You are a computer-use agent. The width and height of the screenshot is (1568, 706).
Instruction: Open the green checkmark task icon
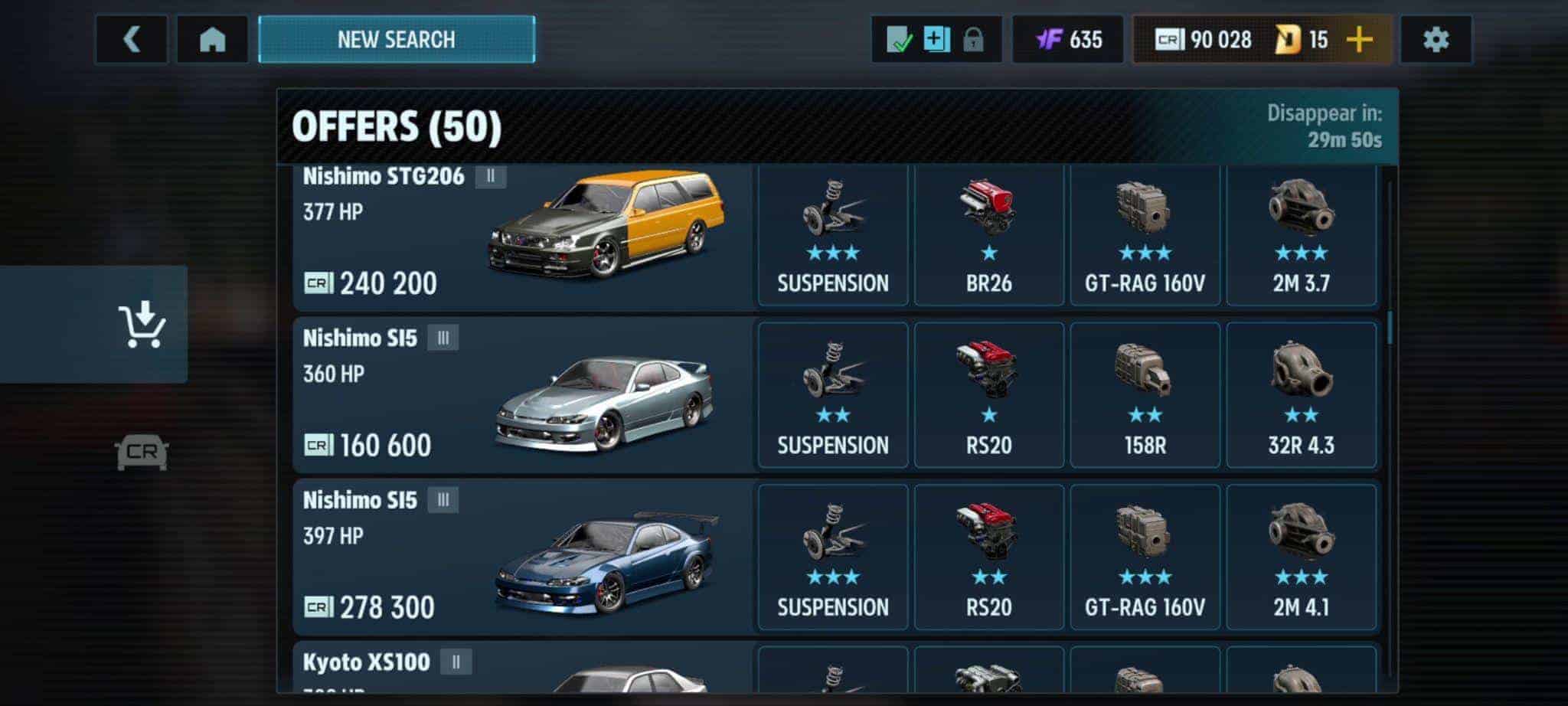point(899,40)
